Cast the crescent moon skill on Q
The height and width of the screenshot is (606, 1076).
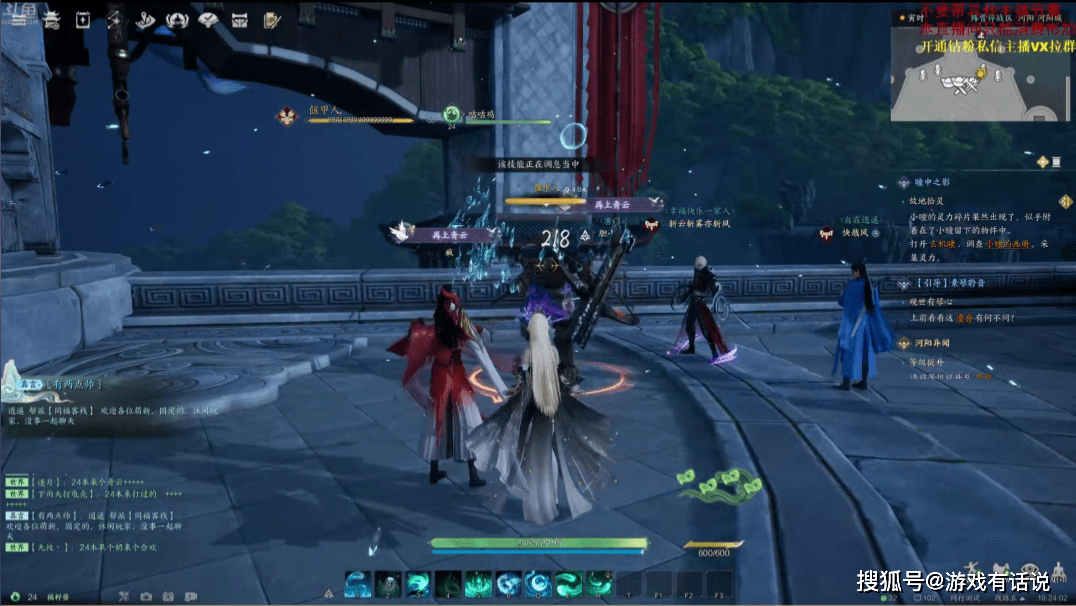[539, 584]
